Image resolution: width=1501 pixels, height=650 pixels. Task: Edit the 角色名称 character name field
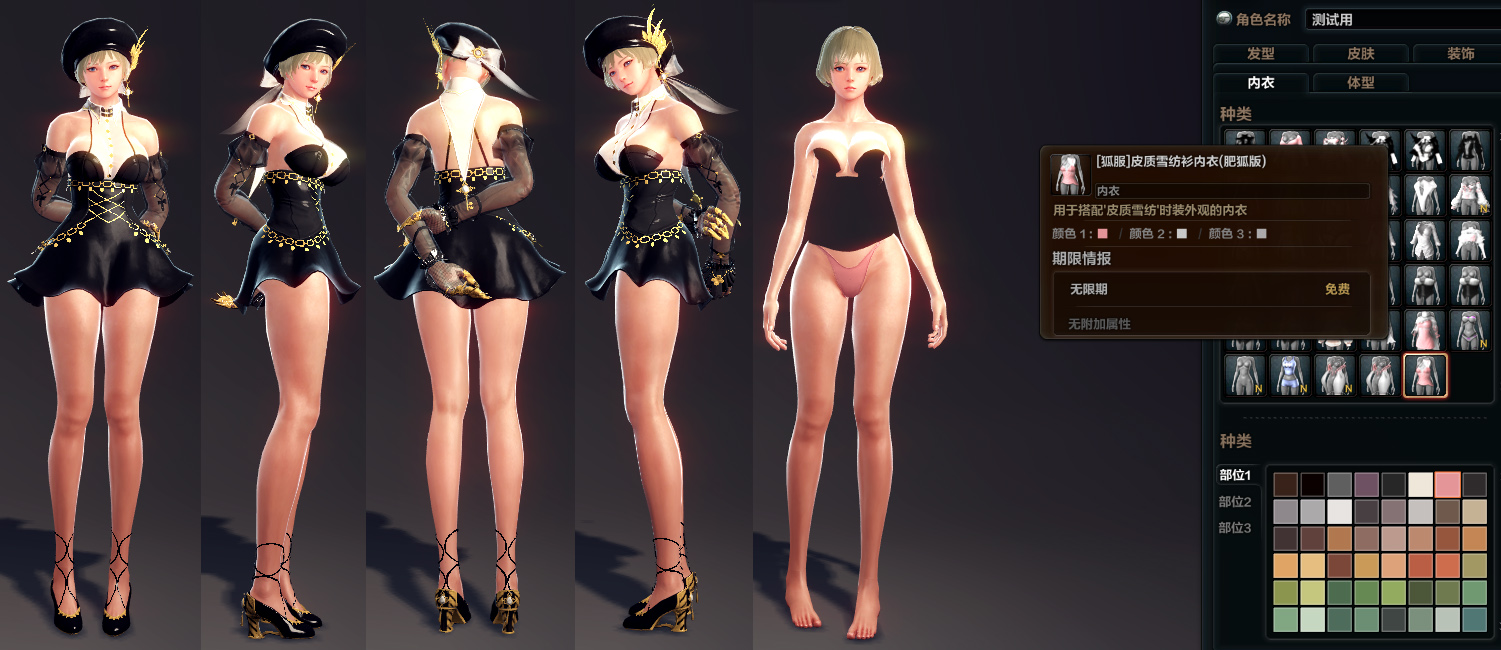tap(1402, 19)
